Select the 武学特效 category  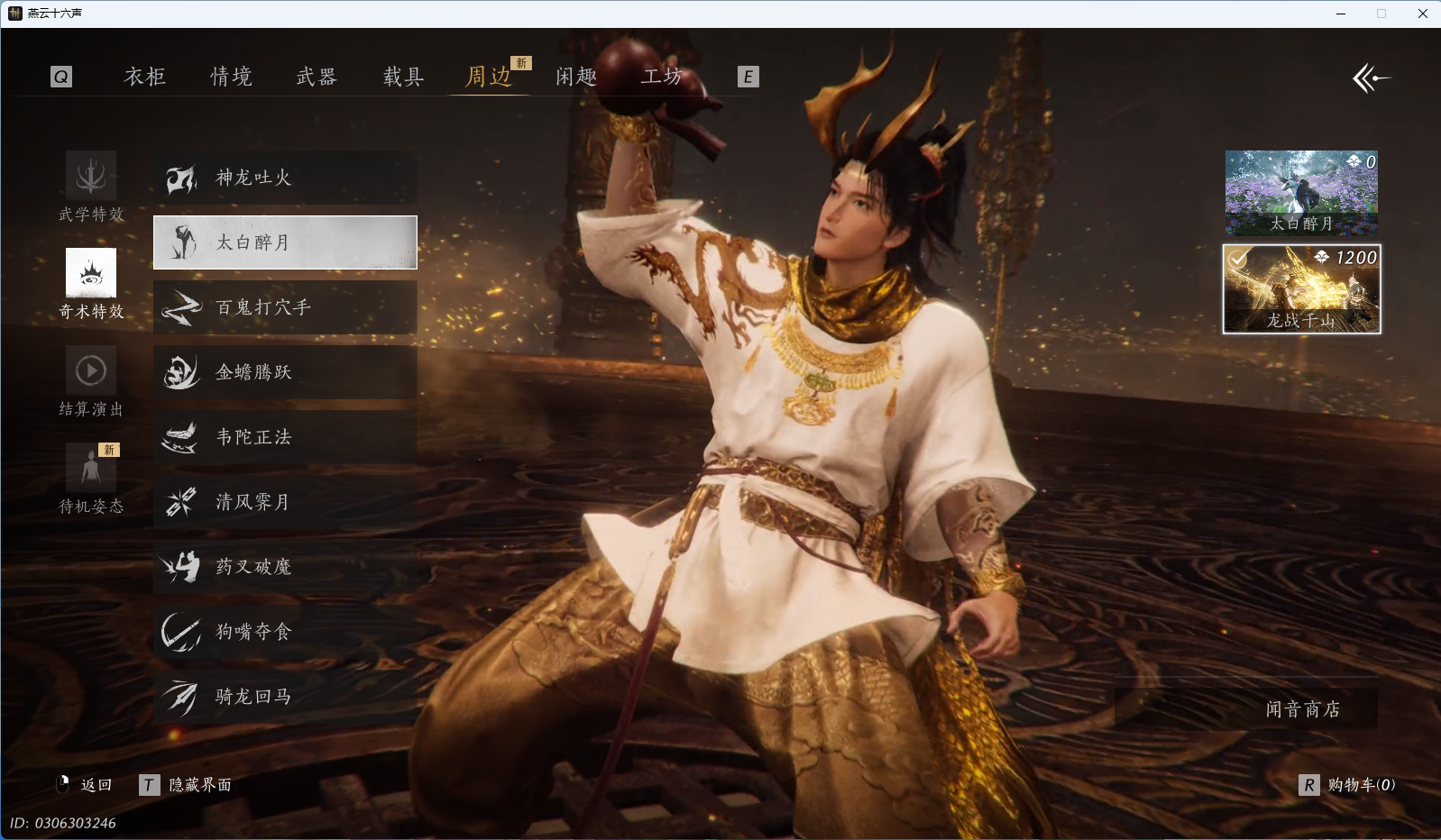pos(91,187)
